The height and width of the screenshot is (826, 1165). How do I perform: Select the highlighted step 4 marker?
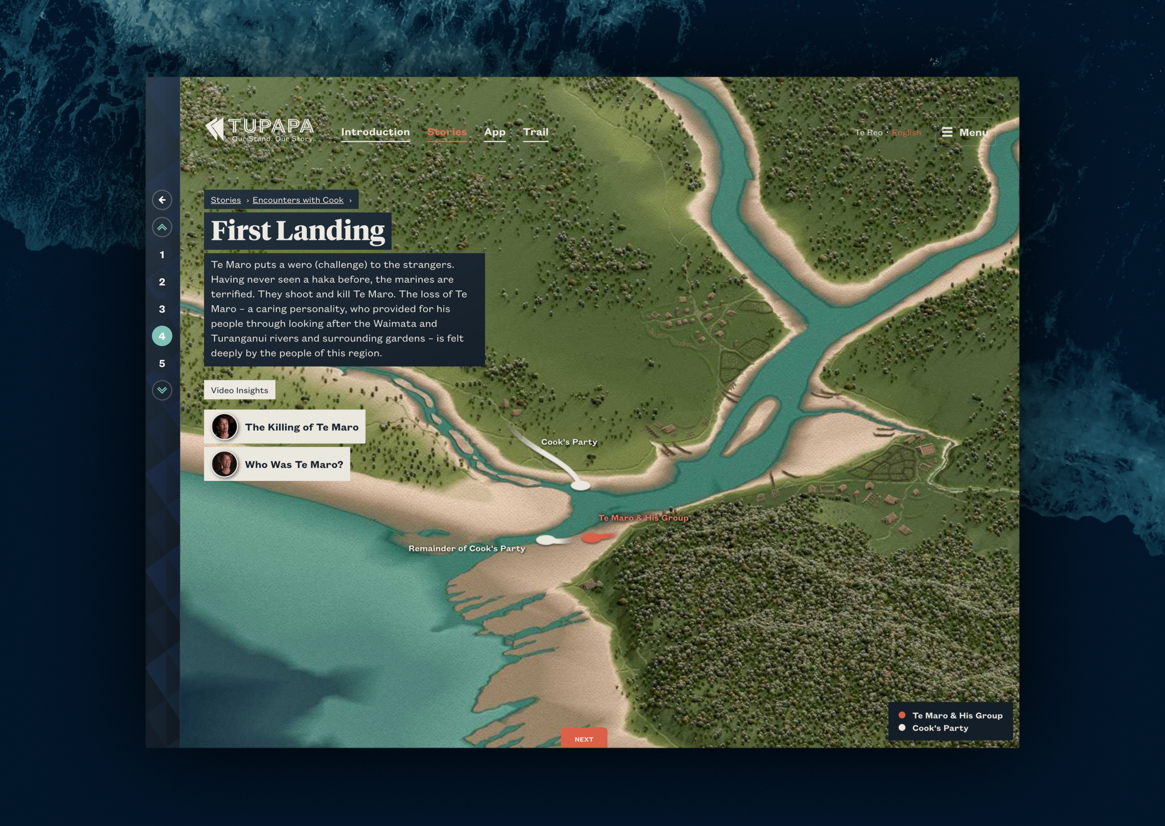tap(162, 336)
